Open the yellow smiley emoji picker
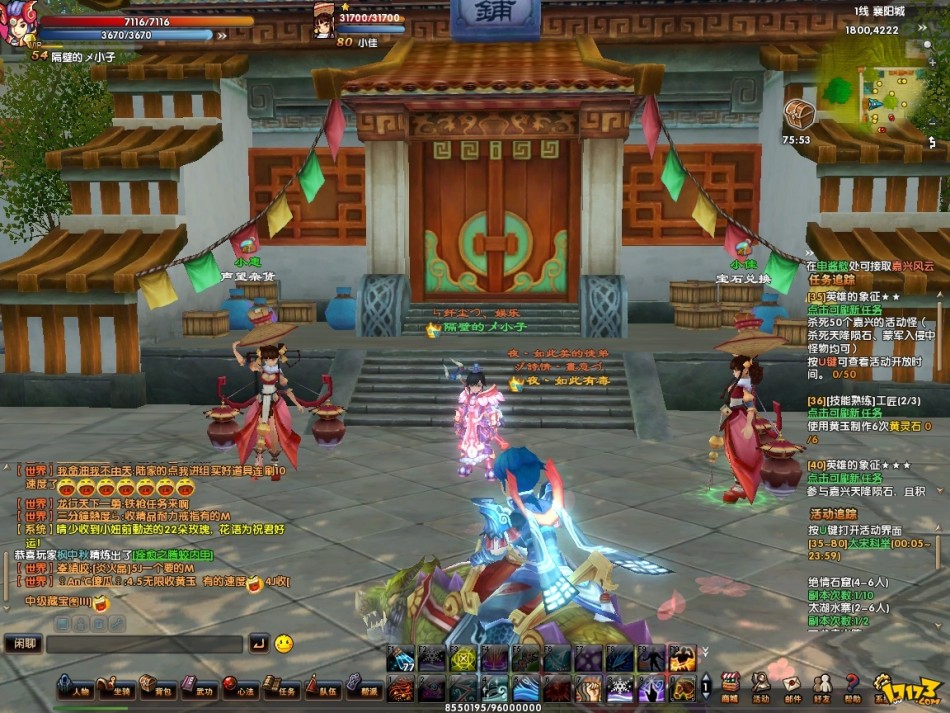Viewport: 950px width, 713px height. point(284,643)
